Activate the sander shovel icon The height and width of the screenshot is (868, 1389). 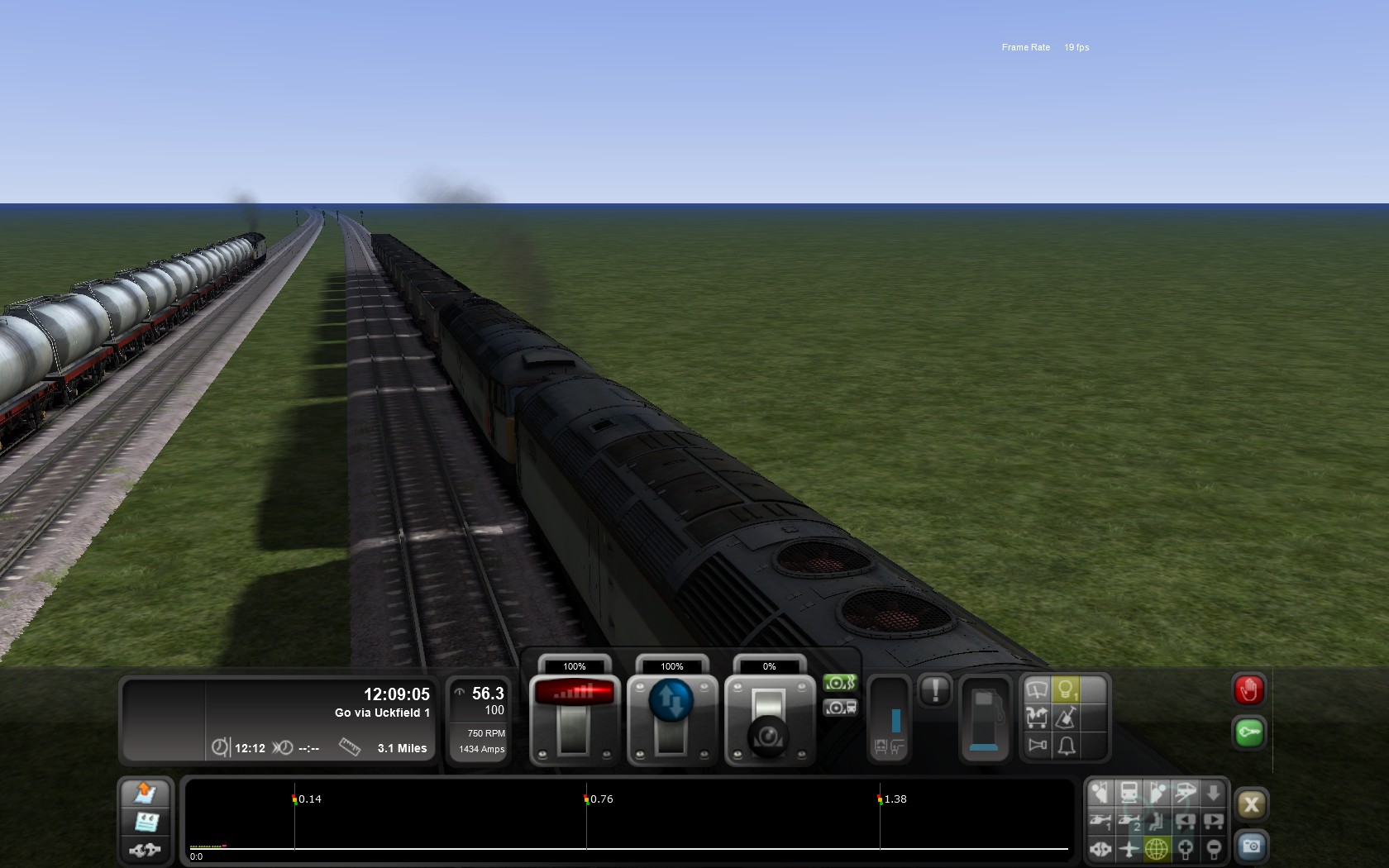1066,718
